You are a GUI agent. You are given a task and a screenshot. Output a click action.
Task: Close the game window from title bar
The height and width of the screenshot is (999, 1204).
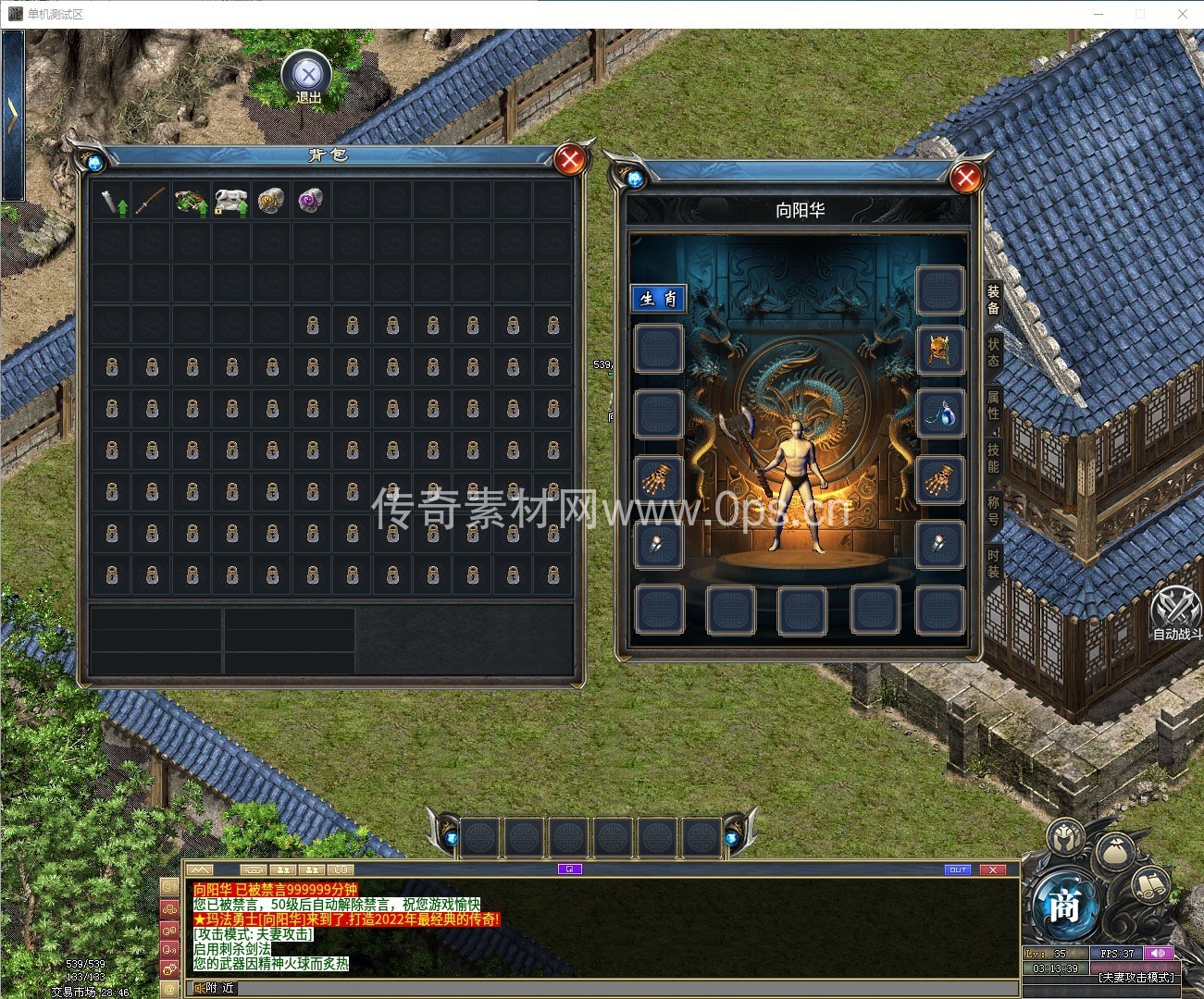coord(1182,14)
